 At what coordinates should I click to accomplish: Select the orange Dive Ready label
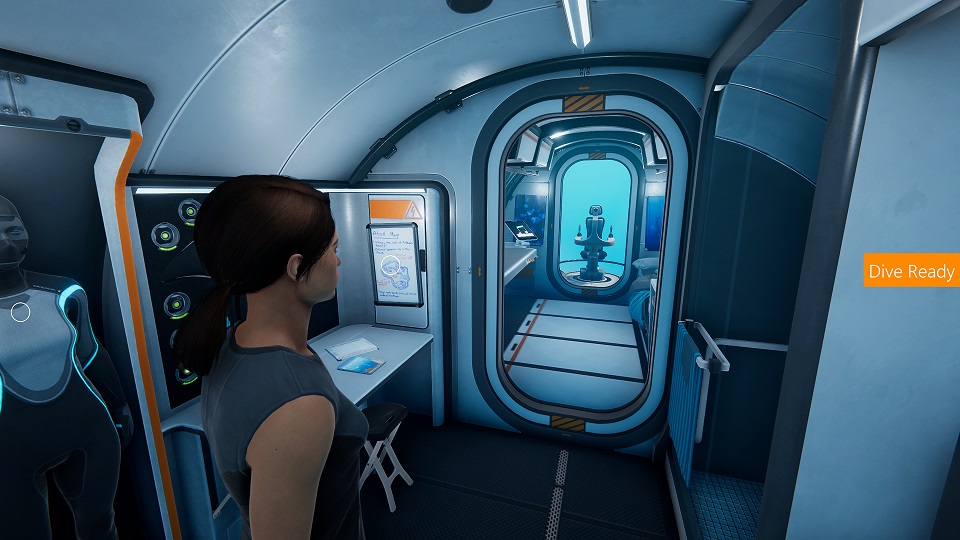click(911, 271)
